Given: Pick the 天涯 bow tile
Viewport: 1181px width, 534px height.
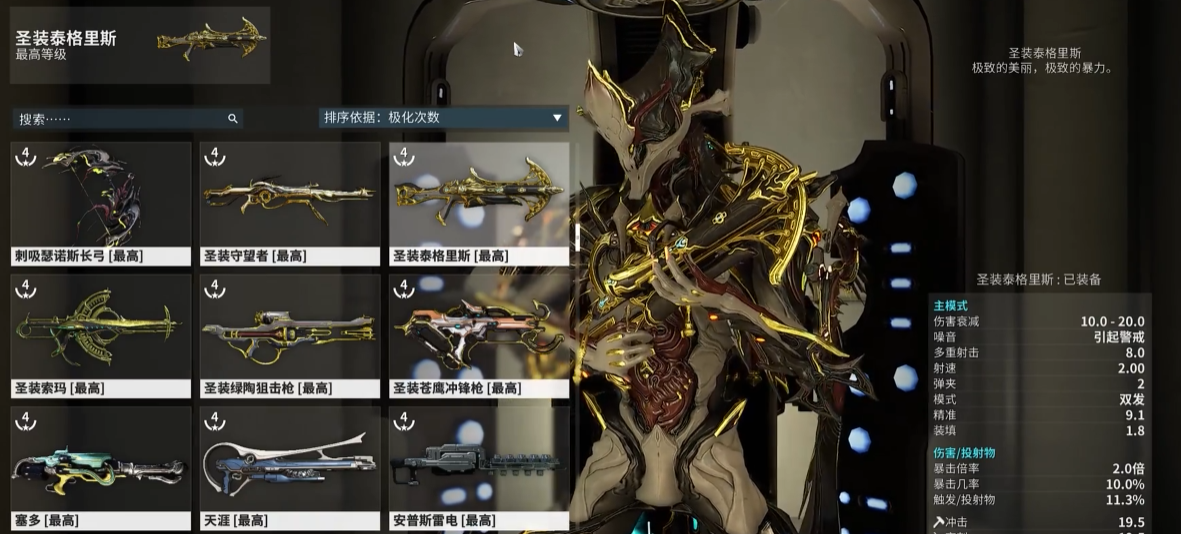Looking at the screenshot, I should 290,468.
